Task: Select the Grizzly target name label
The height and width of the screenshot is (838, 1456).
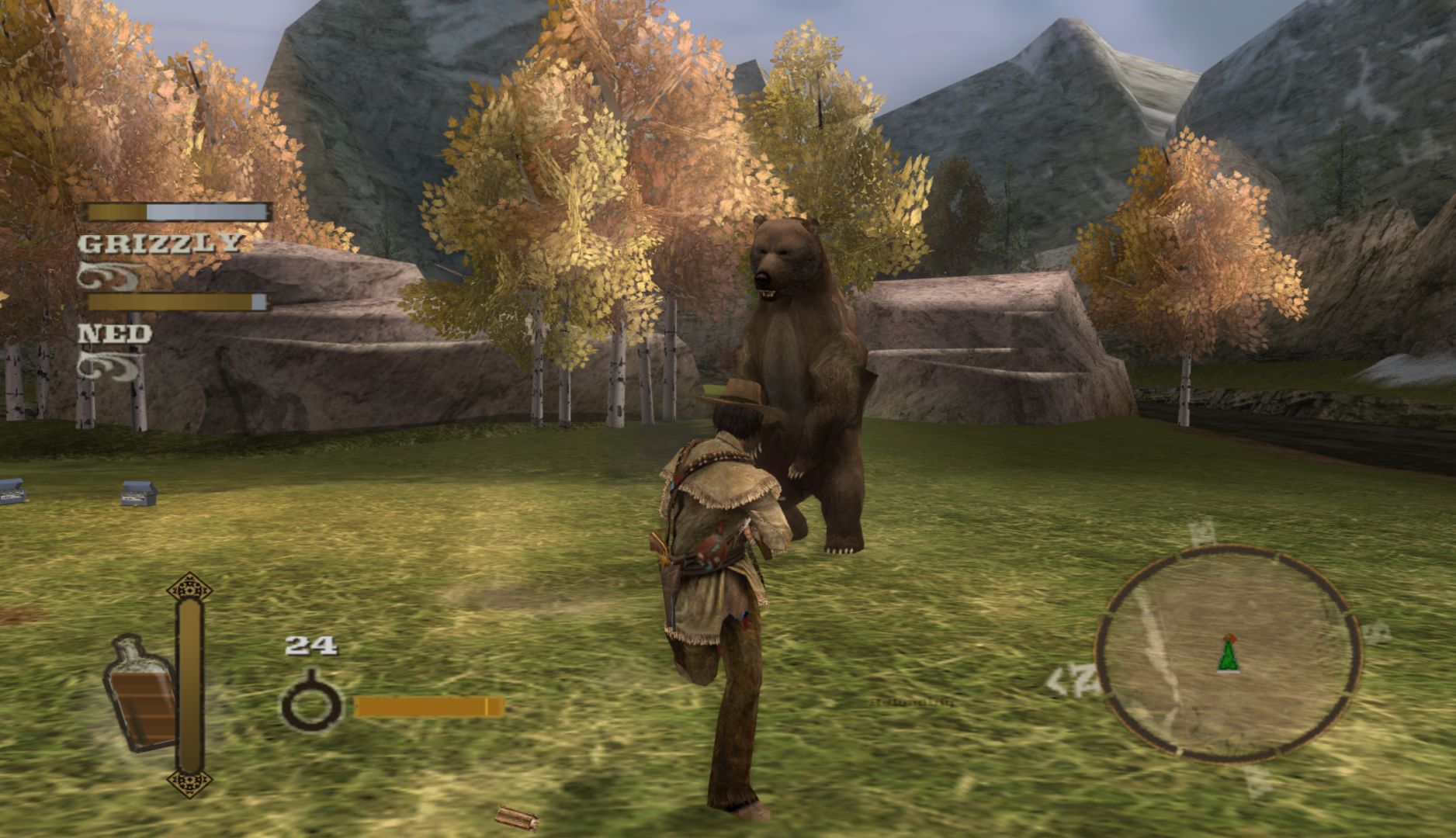Action: tap(160, 243)
